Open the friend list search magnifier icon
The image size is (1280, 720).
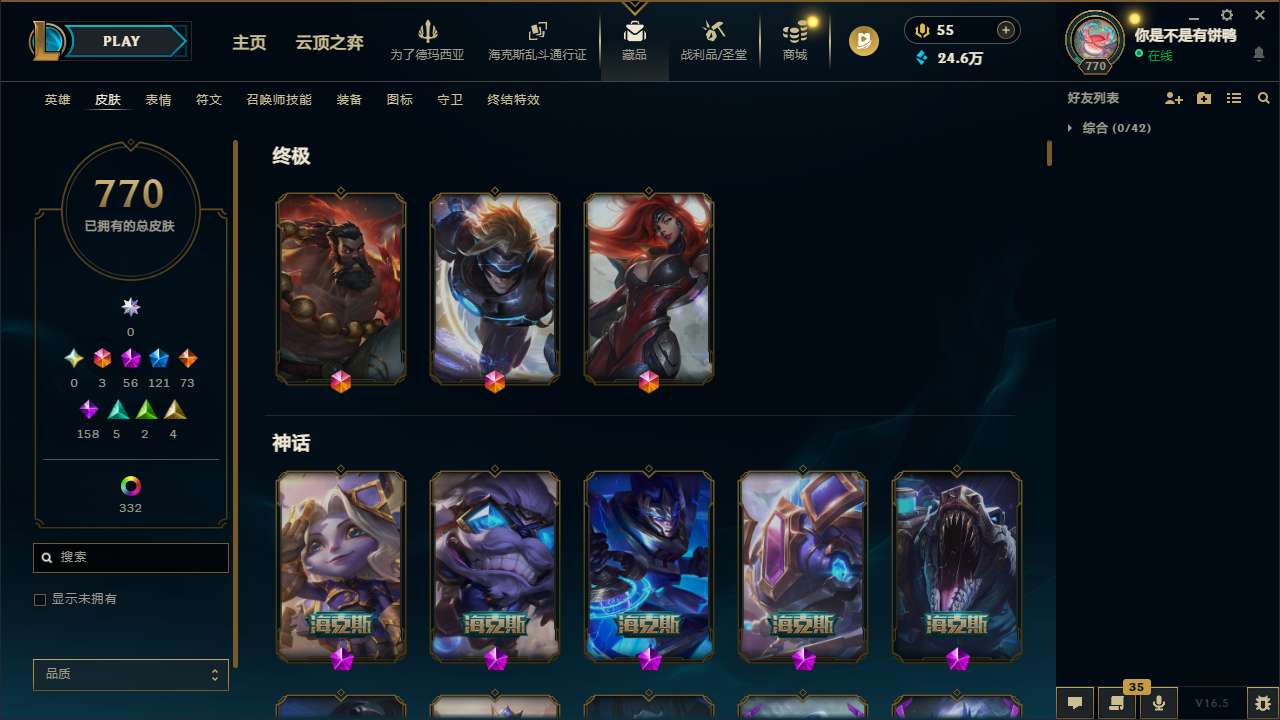(x=1264, y=98)
